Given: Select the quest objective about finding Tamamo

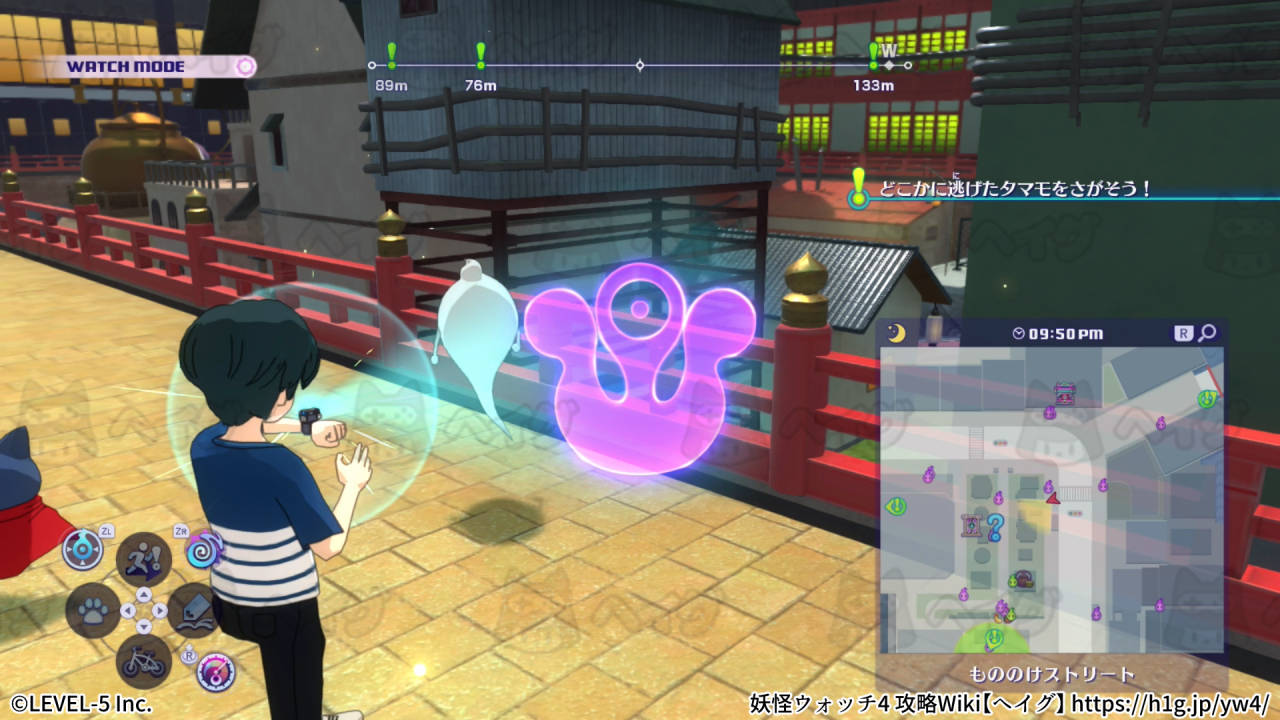Looking at the screenshot, I should coord(1015,189).
